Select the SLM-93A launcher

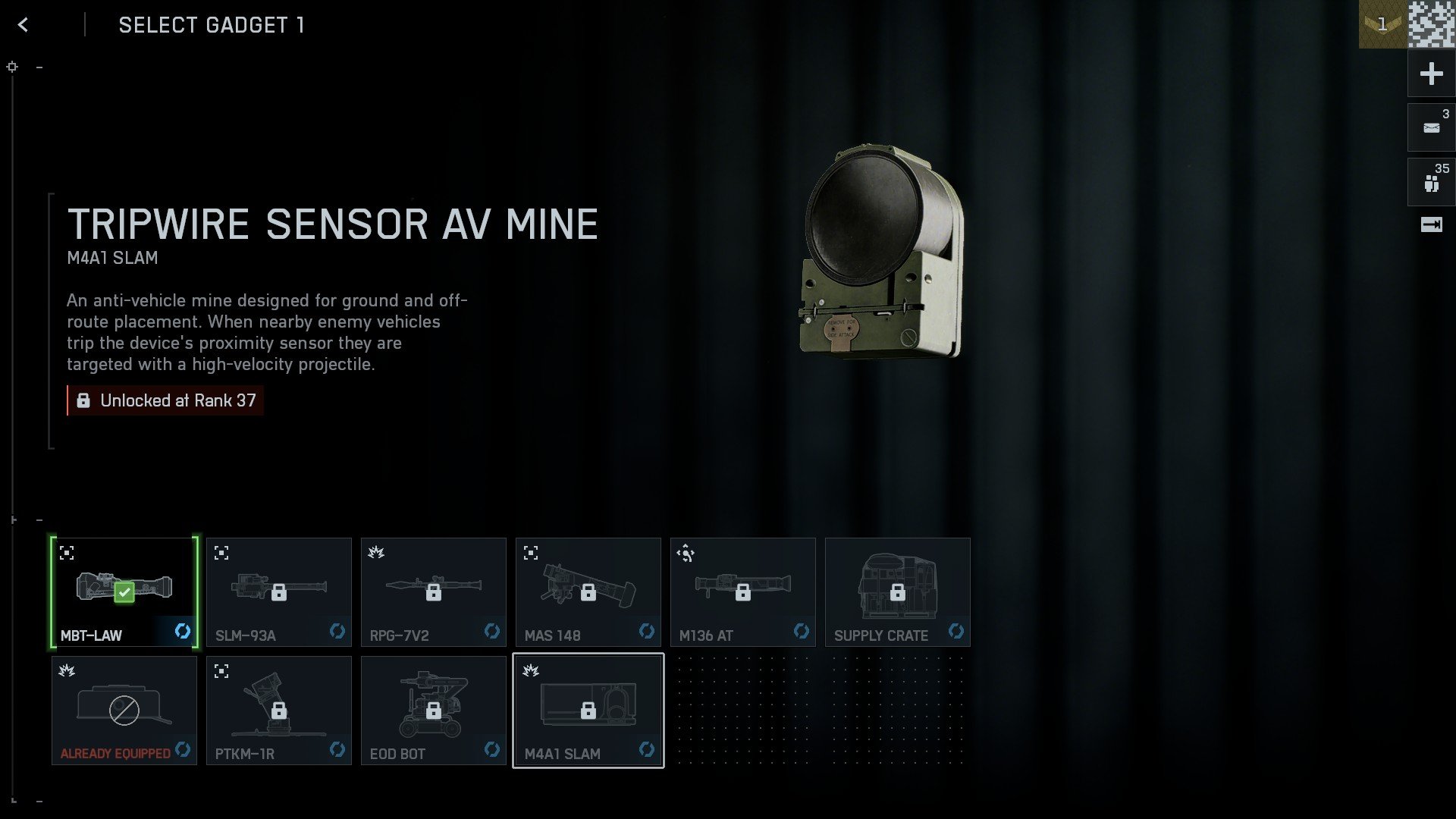click(x=278, y=591)
